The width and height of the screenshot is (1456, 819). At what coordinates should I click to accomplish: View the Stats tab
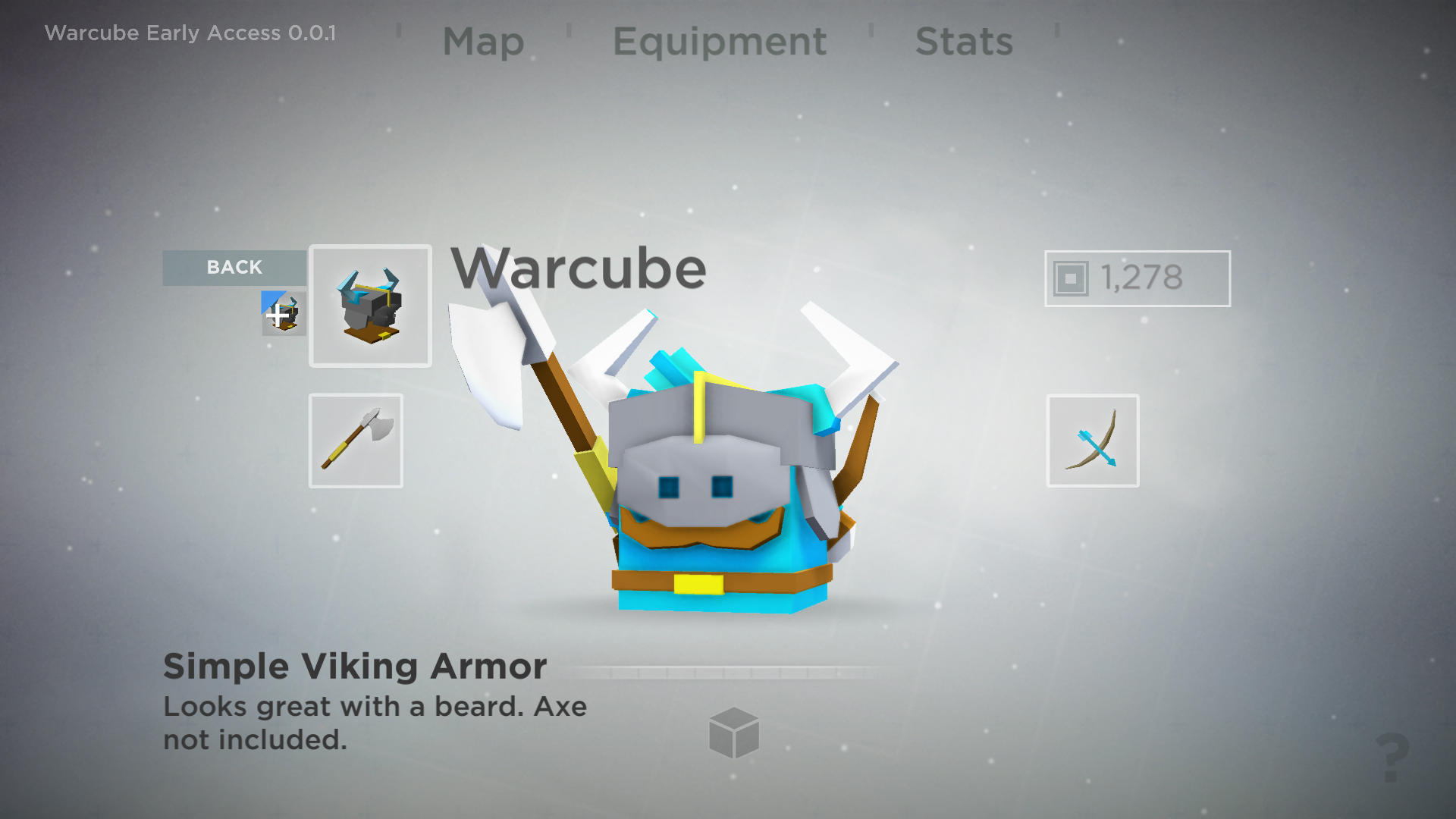click(964, 42)
